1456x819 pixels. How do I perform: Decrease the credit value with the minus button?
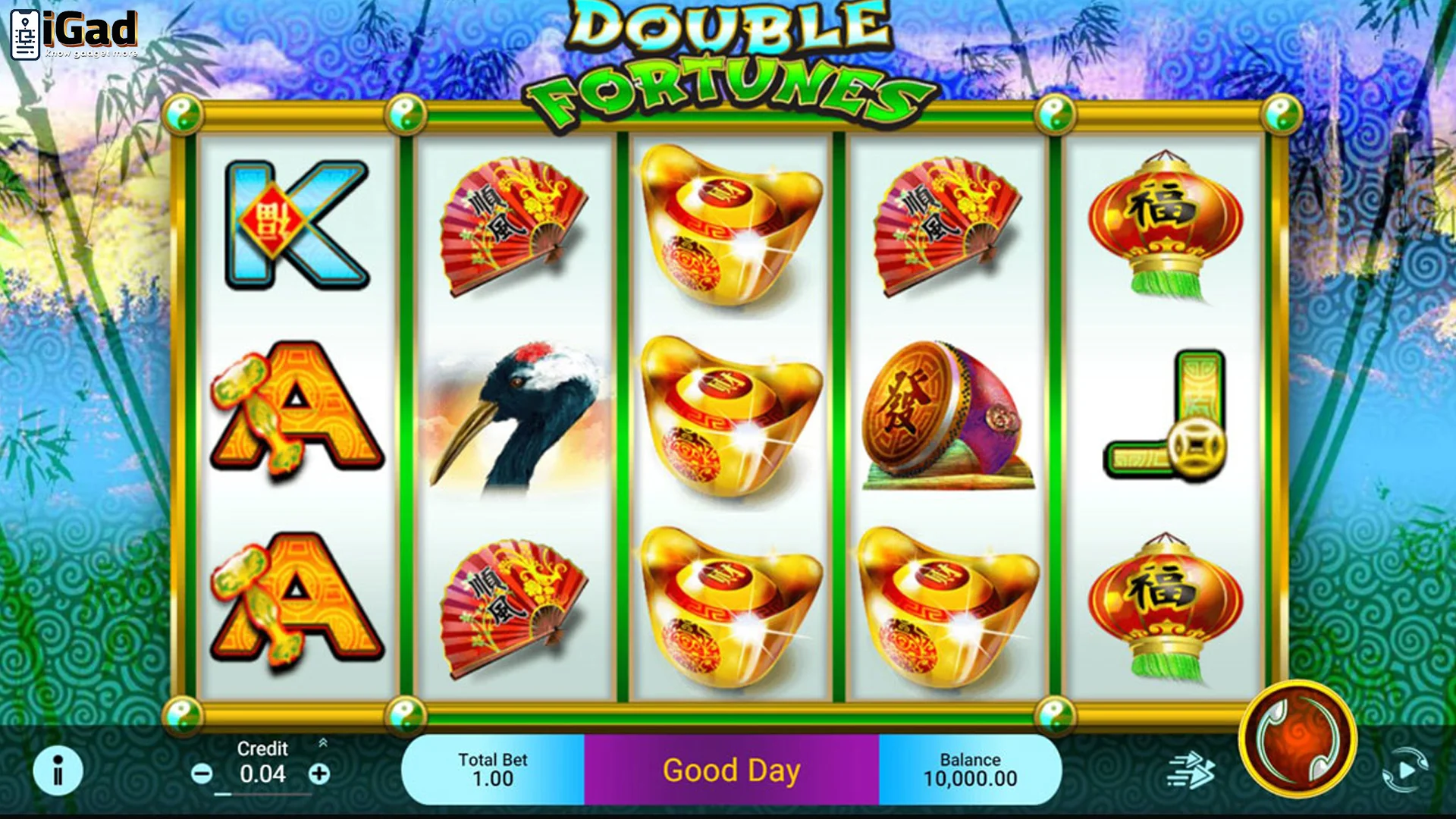(201, 773)
